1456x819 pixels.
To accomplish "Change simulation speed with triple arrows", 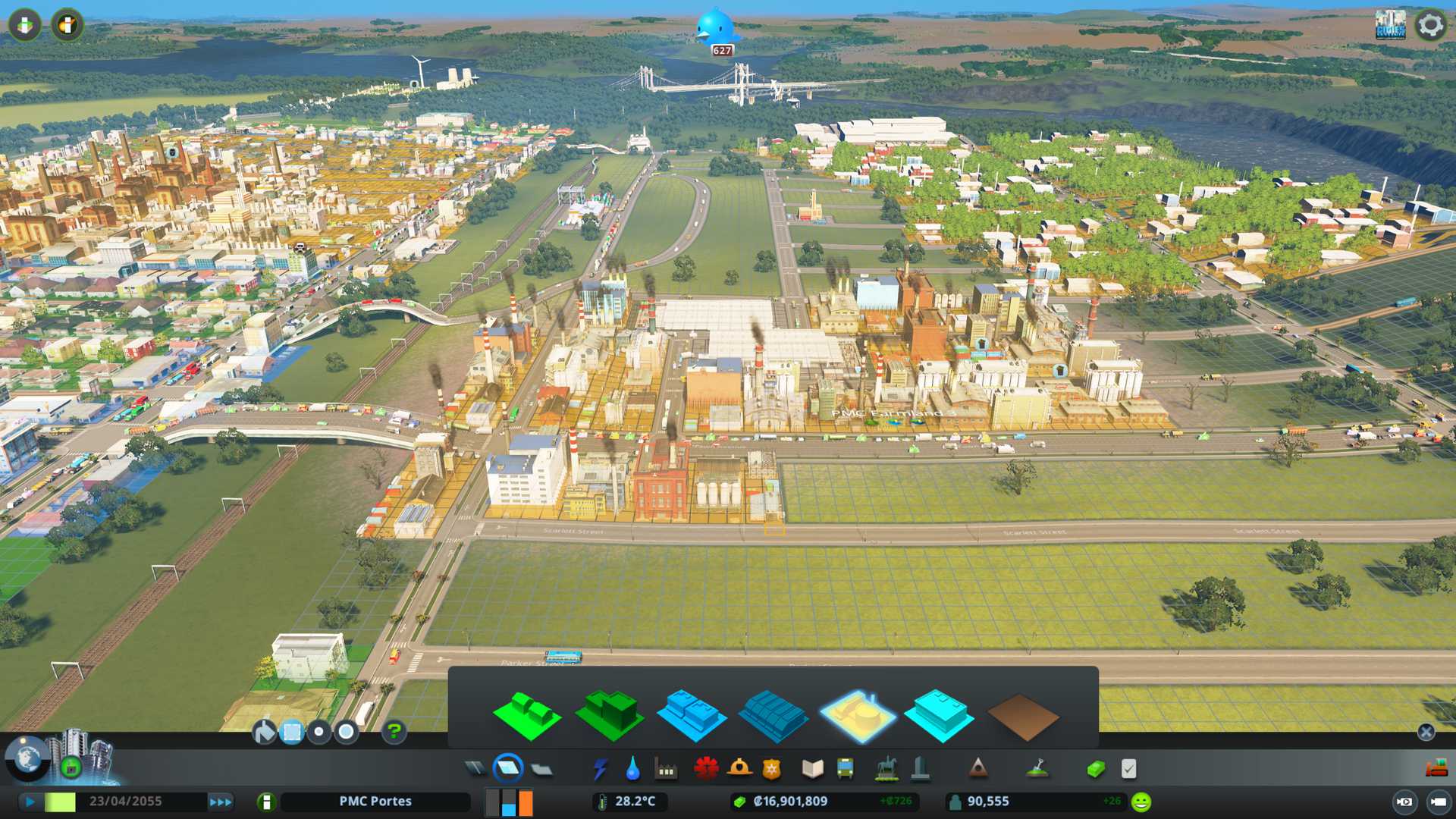I will (221, 802).
